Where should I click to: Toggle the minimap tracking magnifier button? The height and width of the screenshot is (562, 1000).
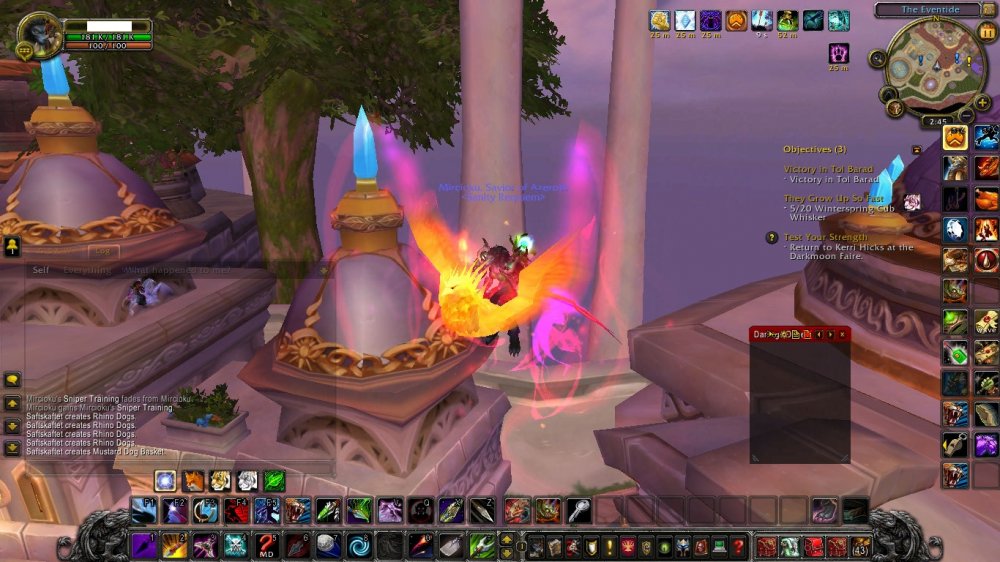[877, 58]
